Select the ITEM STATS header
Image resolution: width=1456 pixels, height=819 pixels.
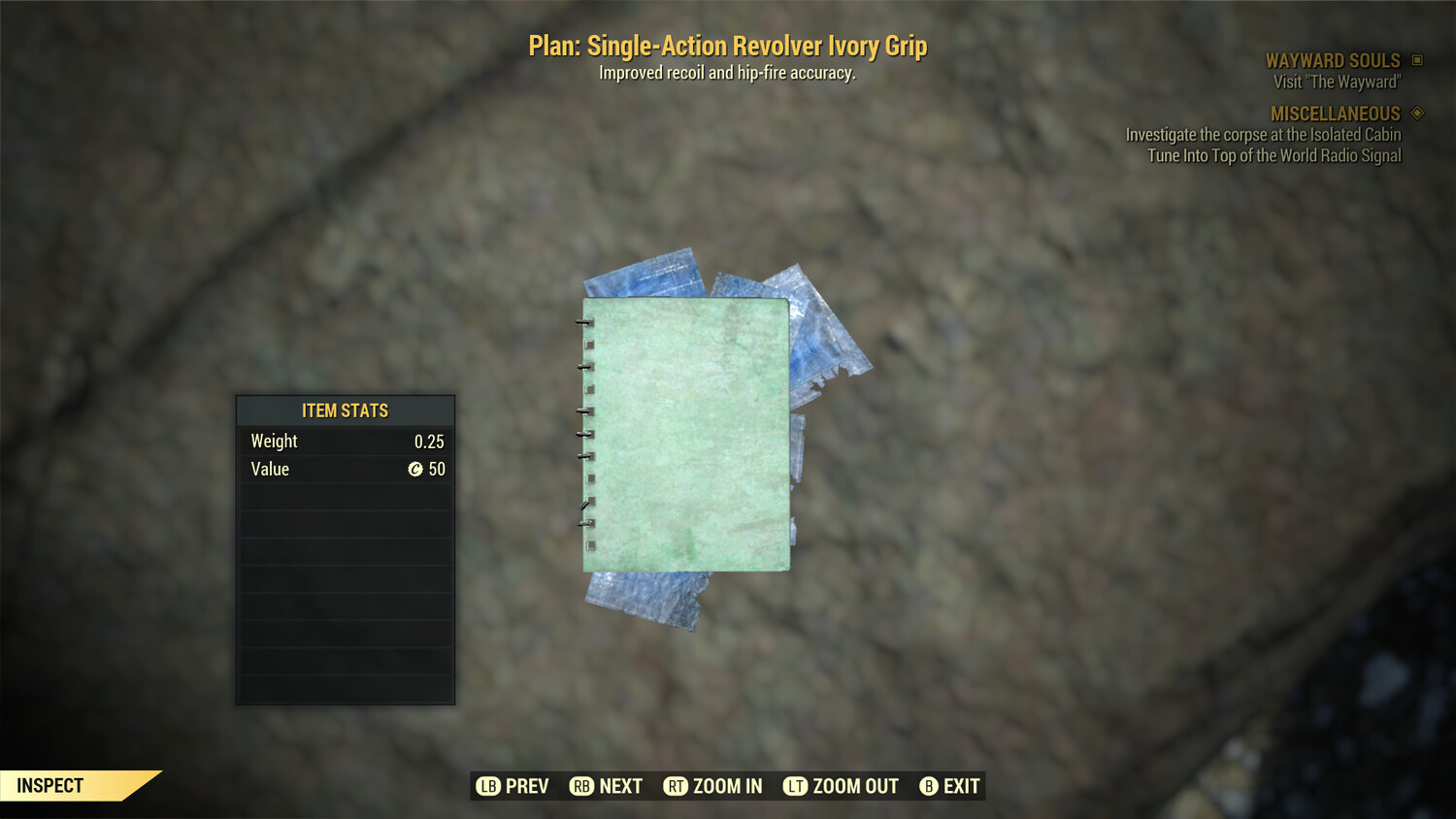[345, 409]
